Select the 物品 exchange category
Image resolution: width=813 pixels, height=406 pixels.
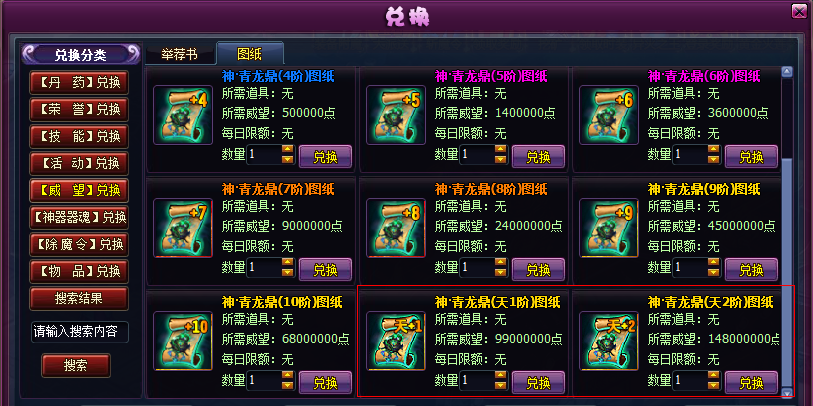80,271
